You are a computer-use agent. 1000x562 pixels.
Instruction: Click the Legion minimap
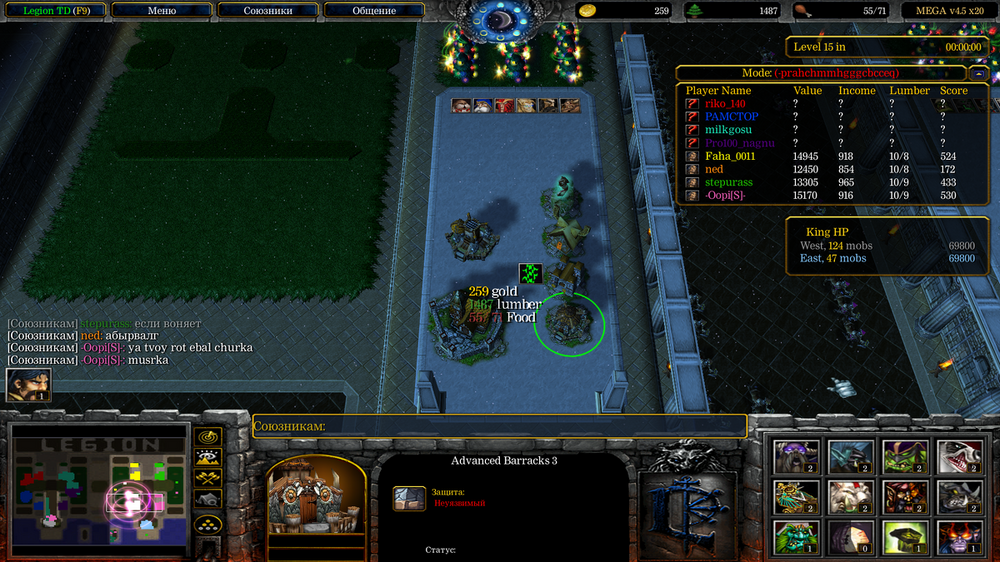pos(99,489)
